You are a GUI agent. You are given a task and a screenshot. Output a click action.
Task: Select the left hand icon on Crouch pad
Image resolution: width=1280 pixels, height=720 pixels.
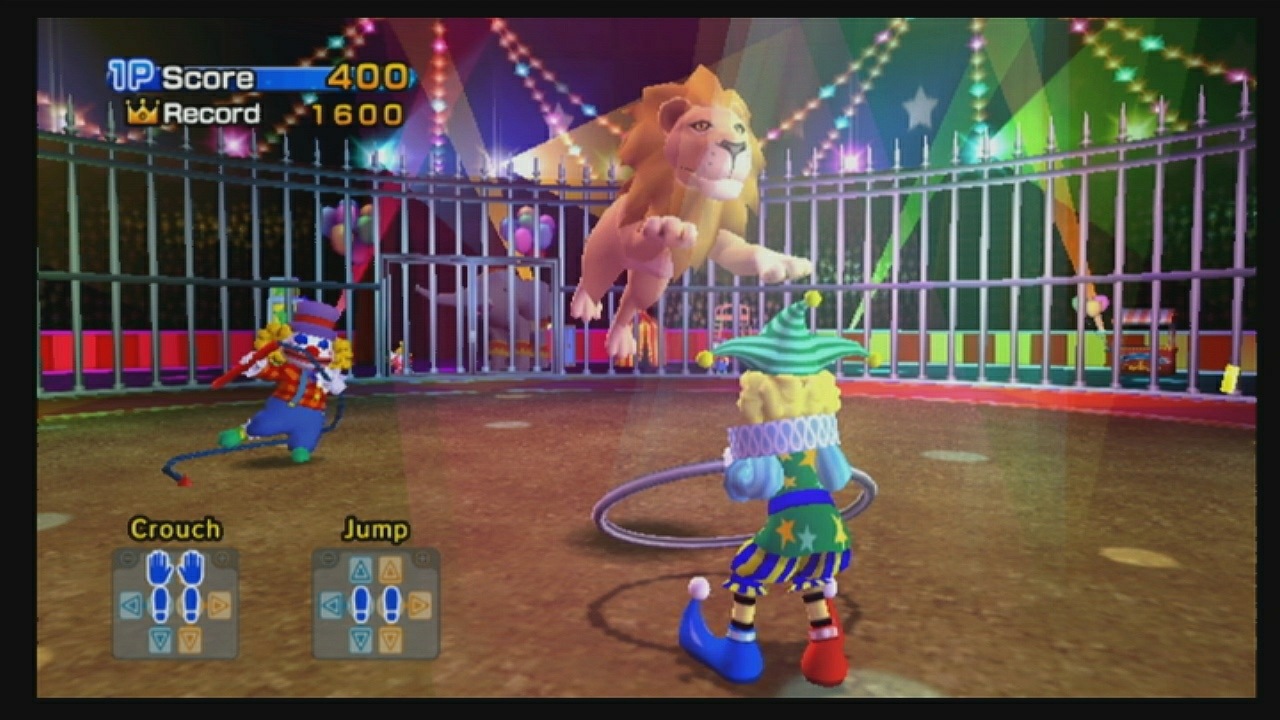[x=158, y=568]
